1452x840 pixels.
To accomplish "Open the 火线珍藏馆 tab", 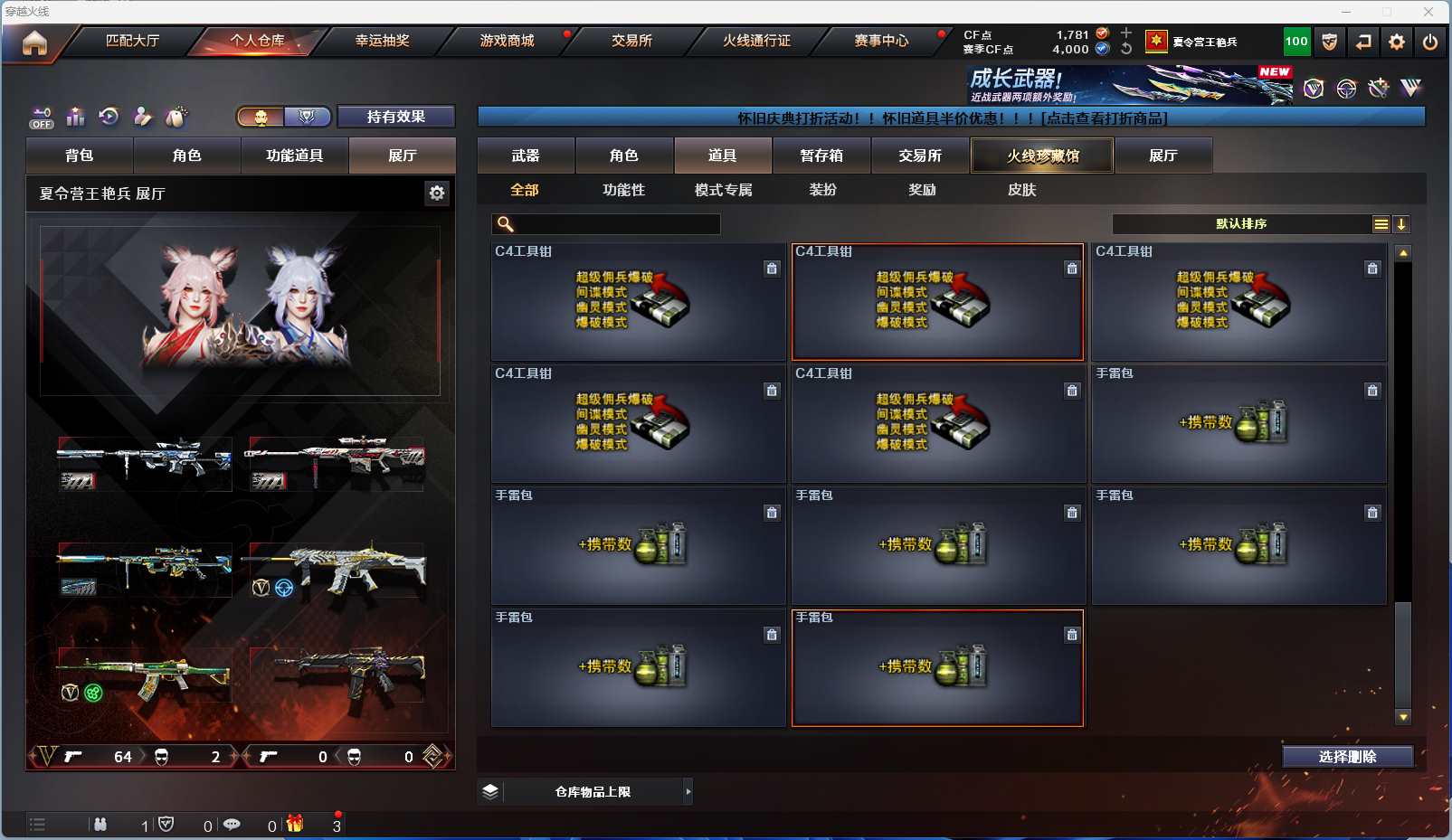I will pyautogui.click(x=1042, y=156).
